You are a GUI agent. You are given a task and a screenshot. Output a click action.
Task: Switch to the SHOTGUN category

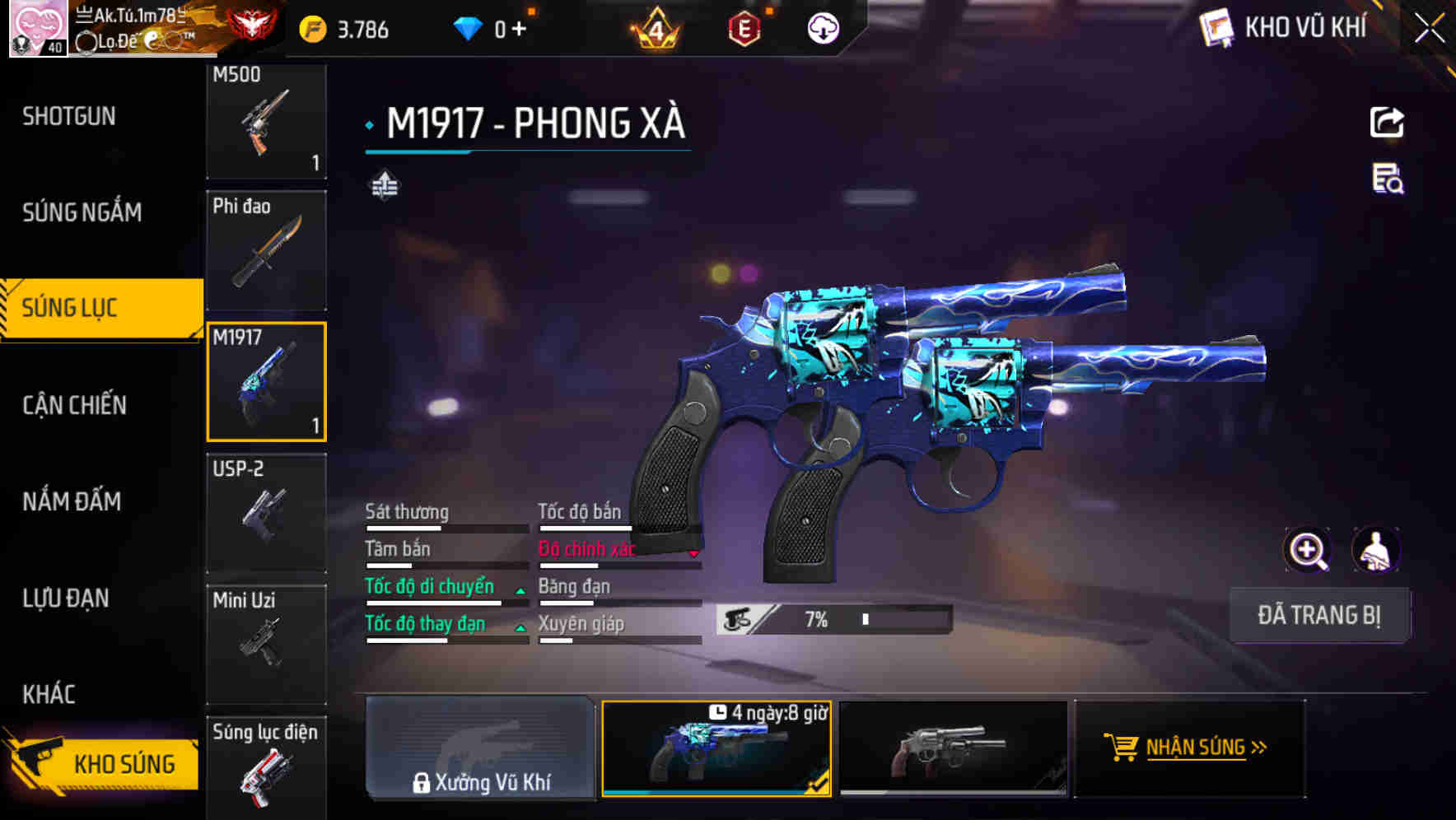click(70, 116)
